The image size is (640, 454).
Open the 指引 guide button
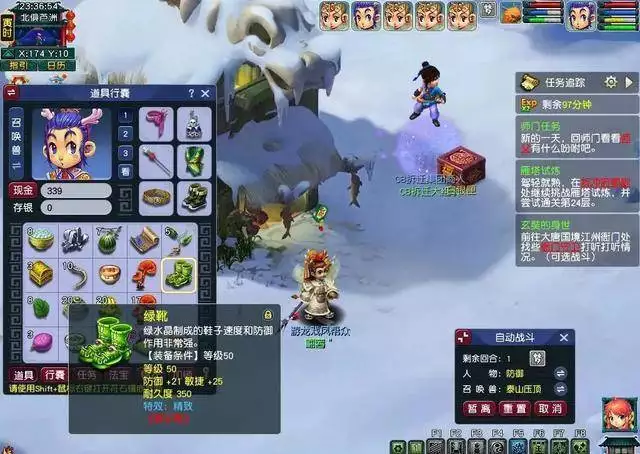(x=19, y=65)
